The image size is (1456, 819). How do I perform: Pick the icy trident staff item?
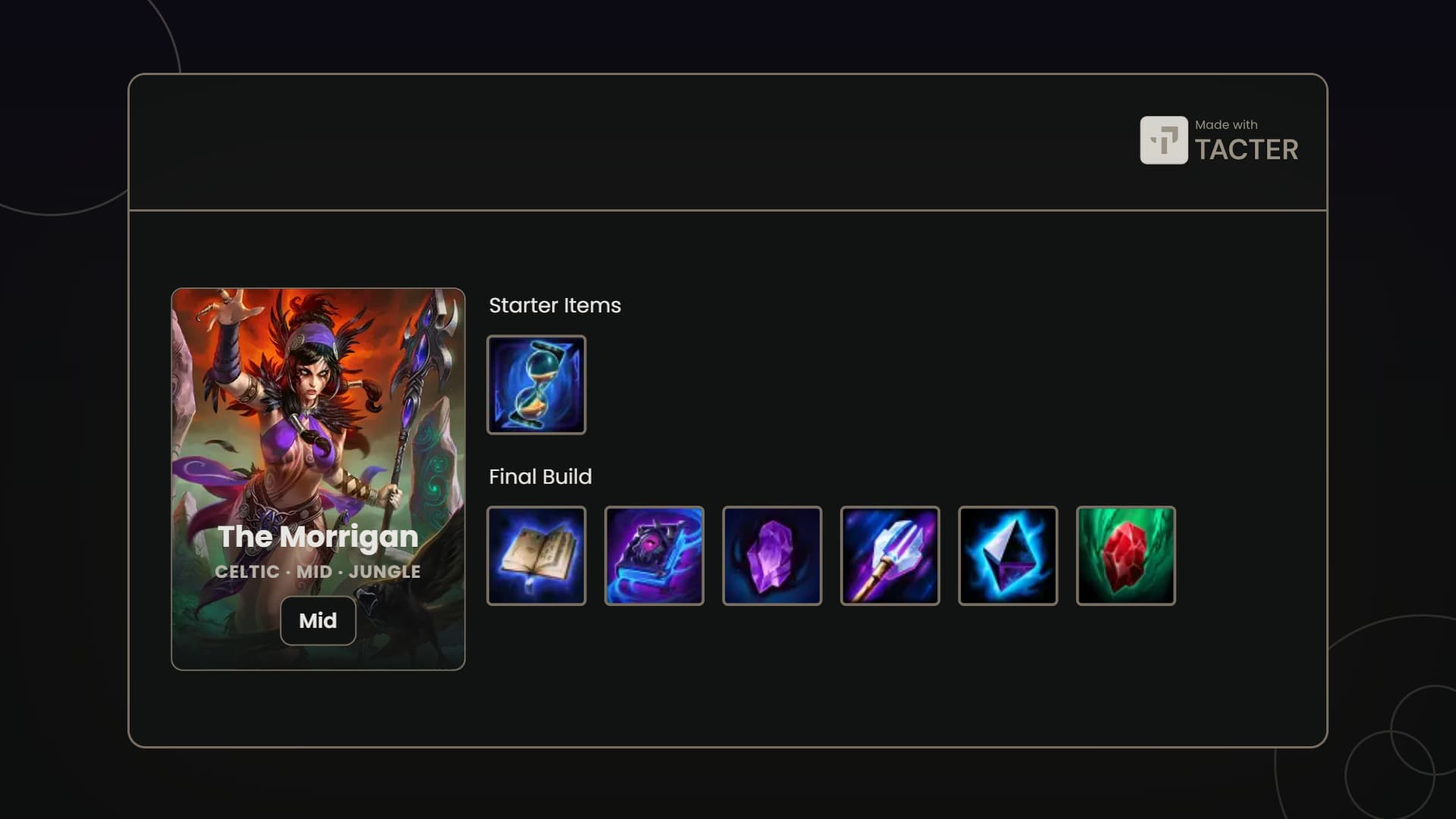[x=890, y=556]
